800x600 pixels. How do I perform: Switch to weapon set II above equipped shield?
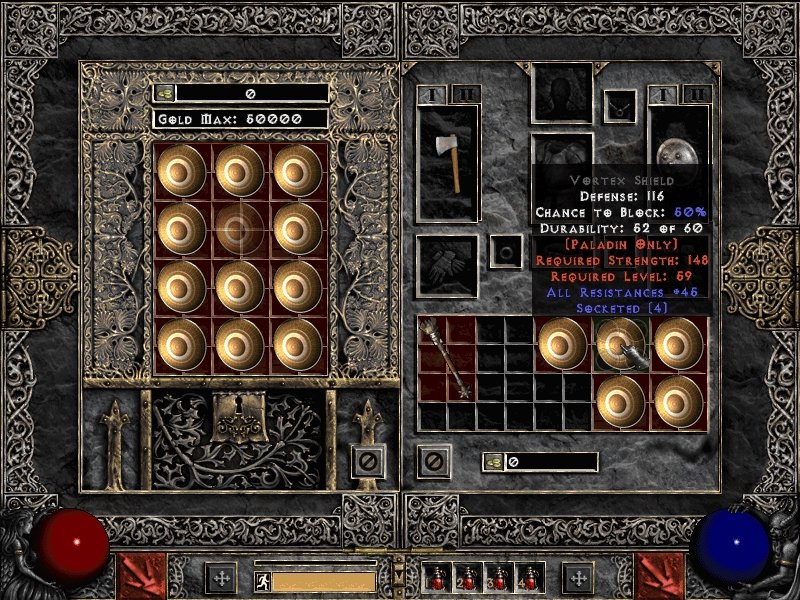pyautogui.click(x=695, y=95)
